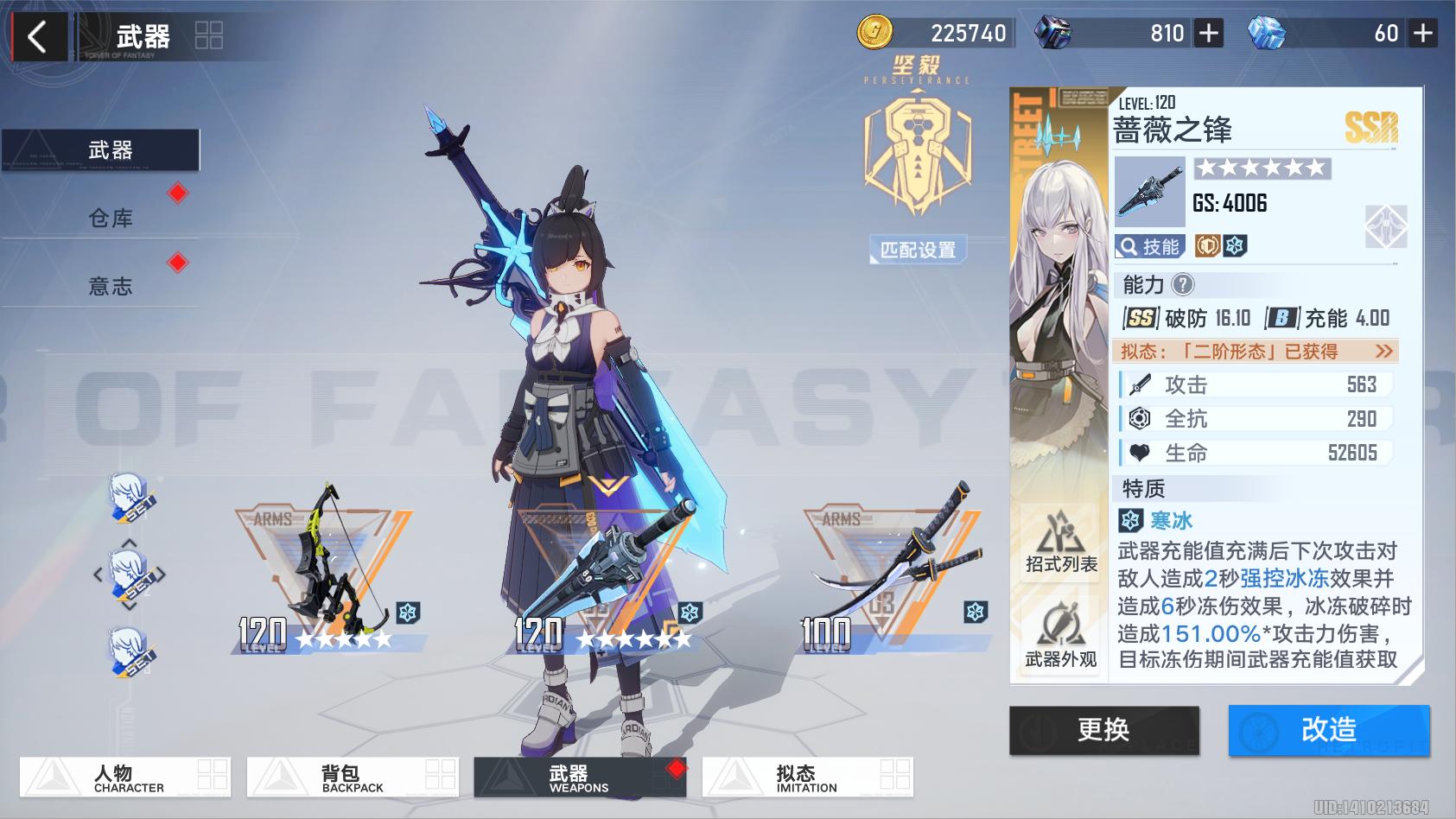Add more blue gems with plus button
1456x819 pixels.
1422,34
